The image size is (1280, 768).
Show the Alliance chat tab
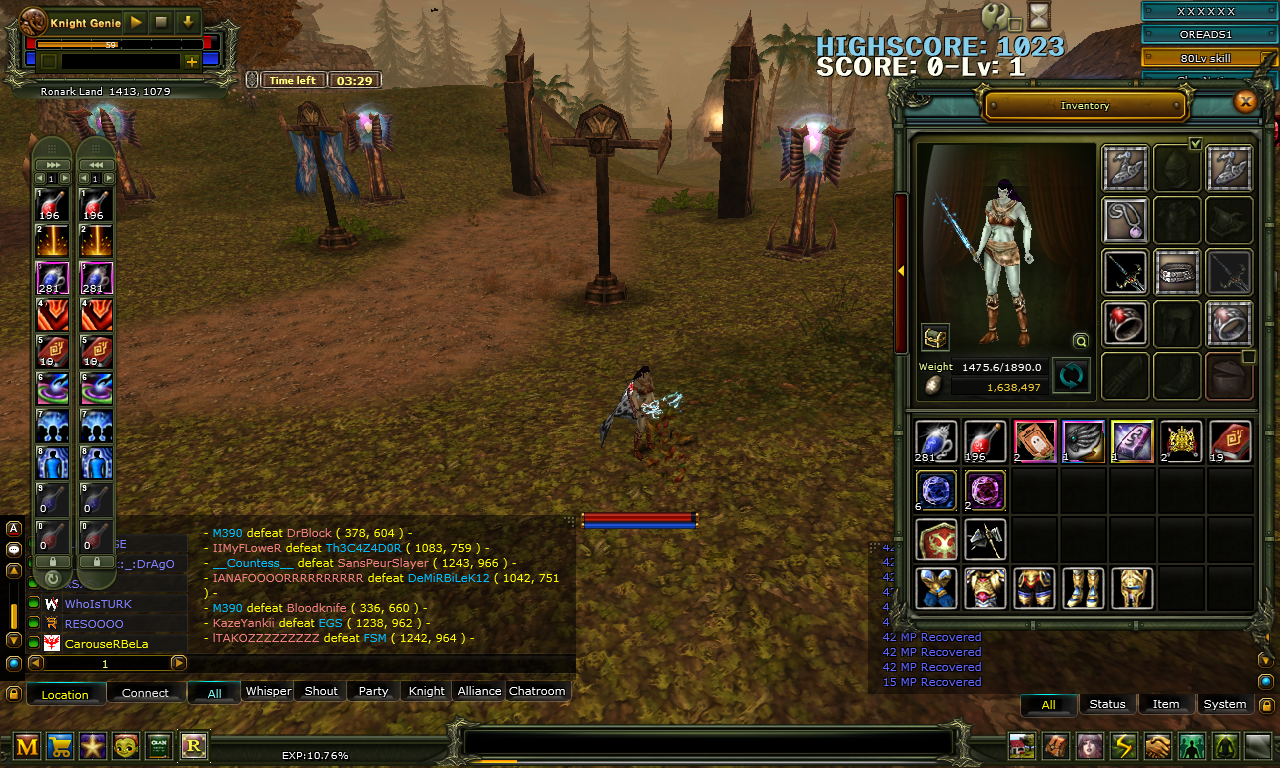pyautogui.click(x=479, y=691)
